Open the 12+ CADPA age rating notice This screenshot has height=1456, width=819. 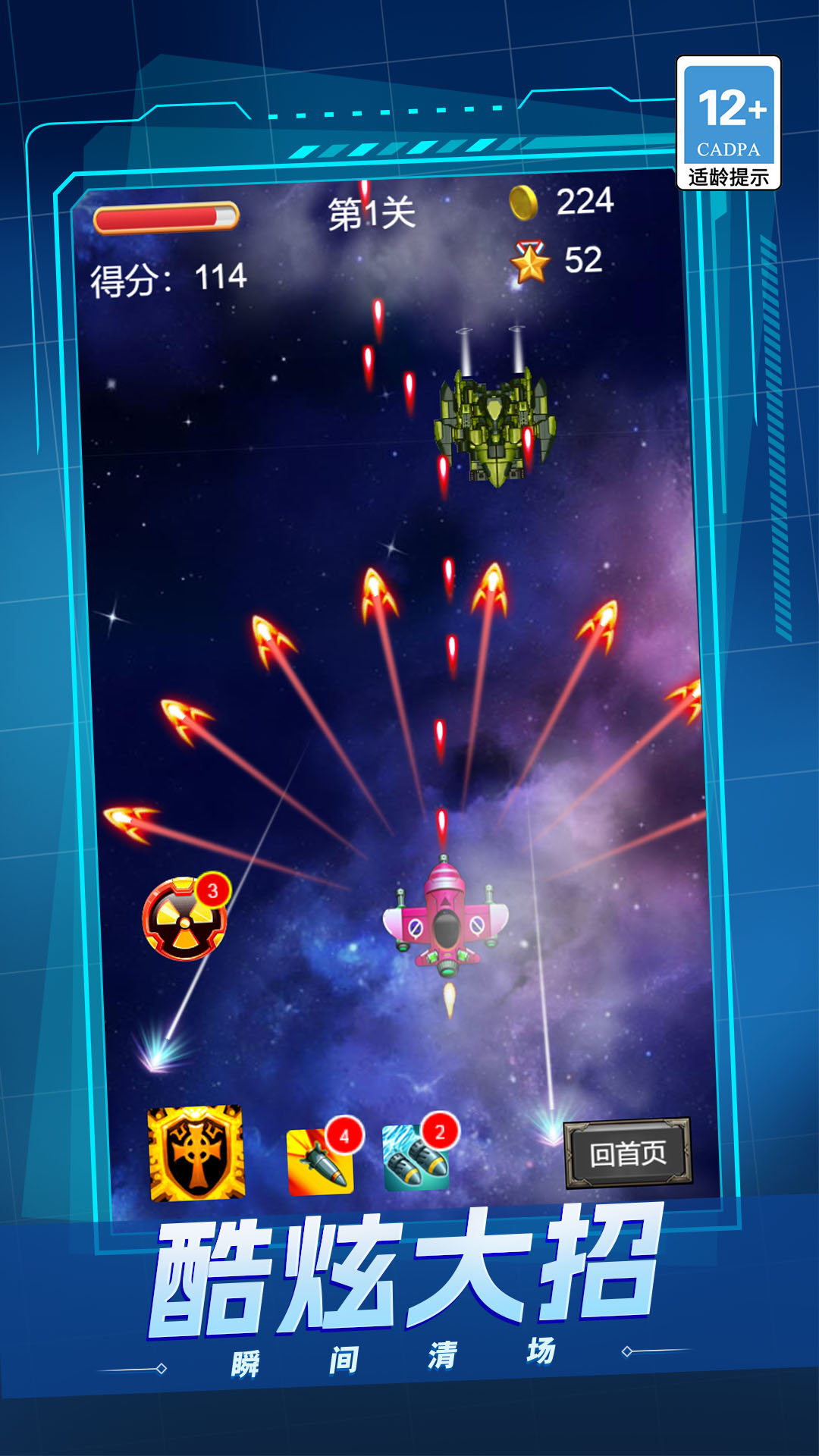(728, 123)
